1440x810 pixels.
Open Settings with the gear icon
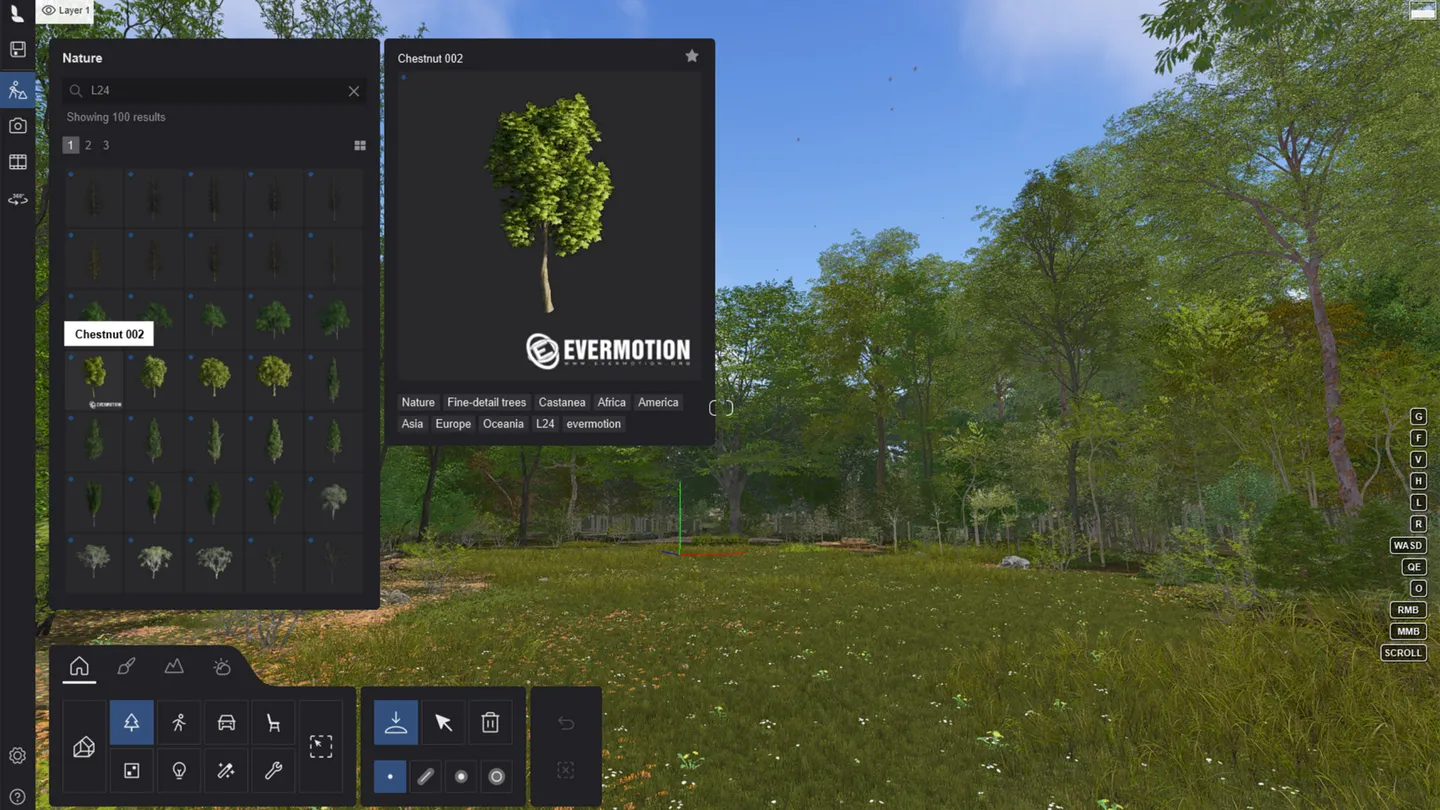pyautogui.click(x=17, y=756)
